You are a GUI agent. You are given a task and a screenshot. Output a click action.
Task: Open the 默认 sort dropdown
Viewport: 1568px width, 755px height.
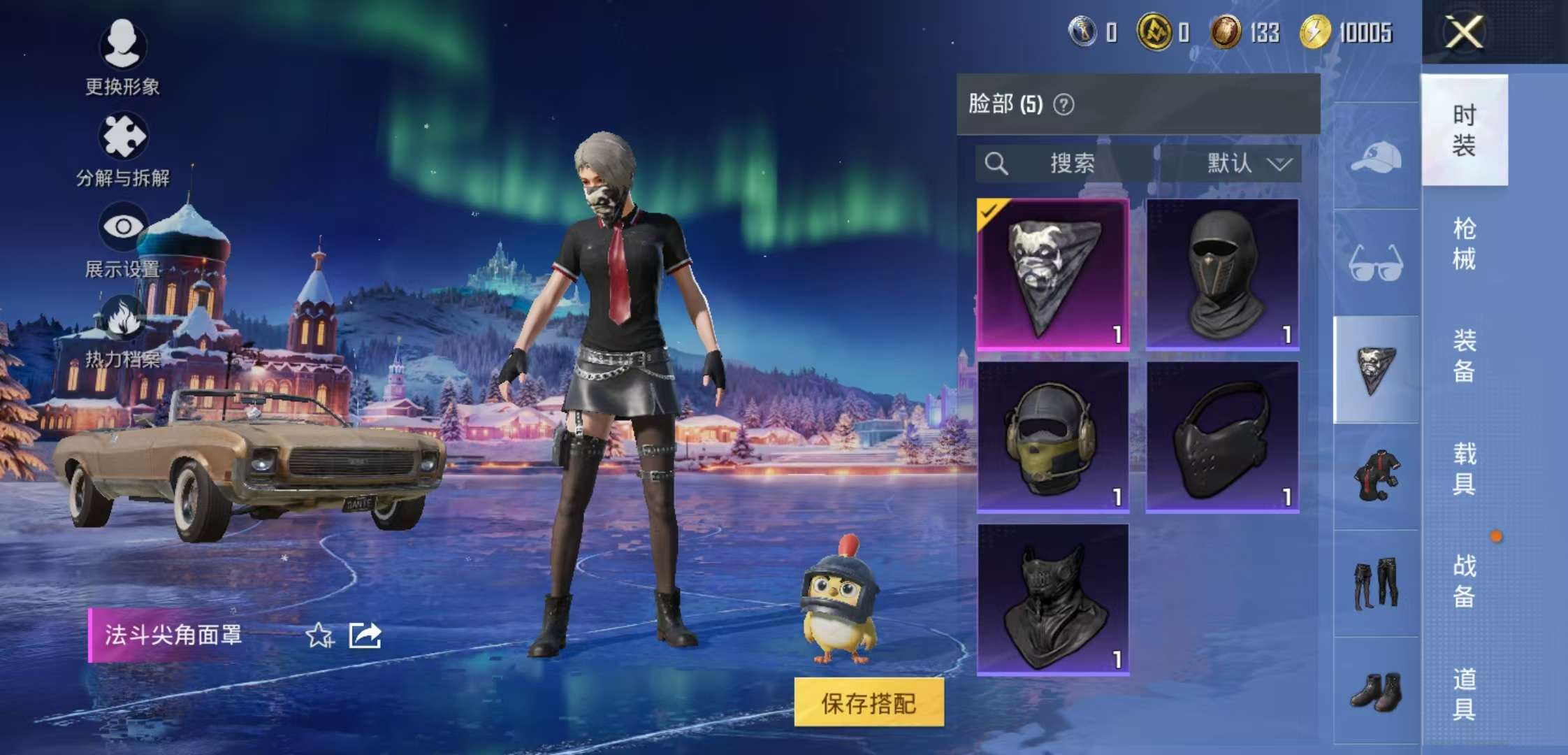pos(1248,164)
